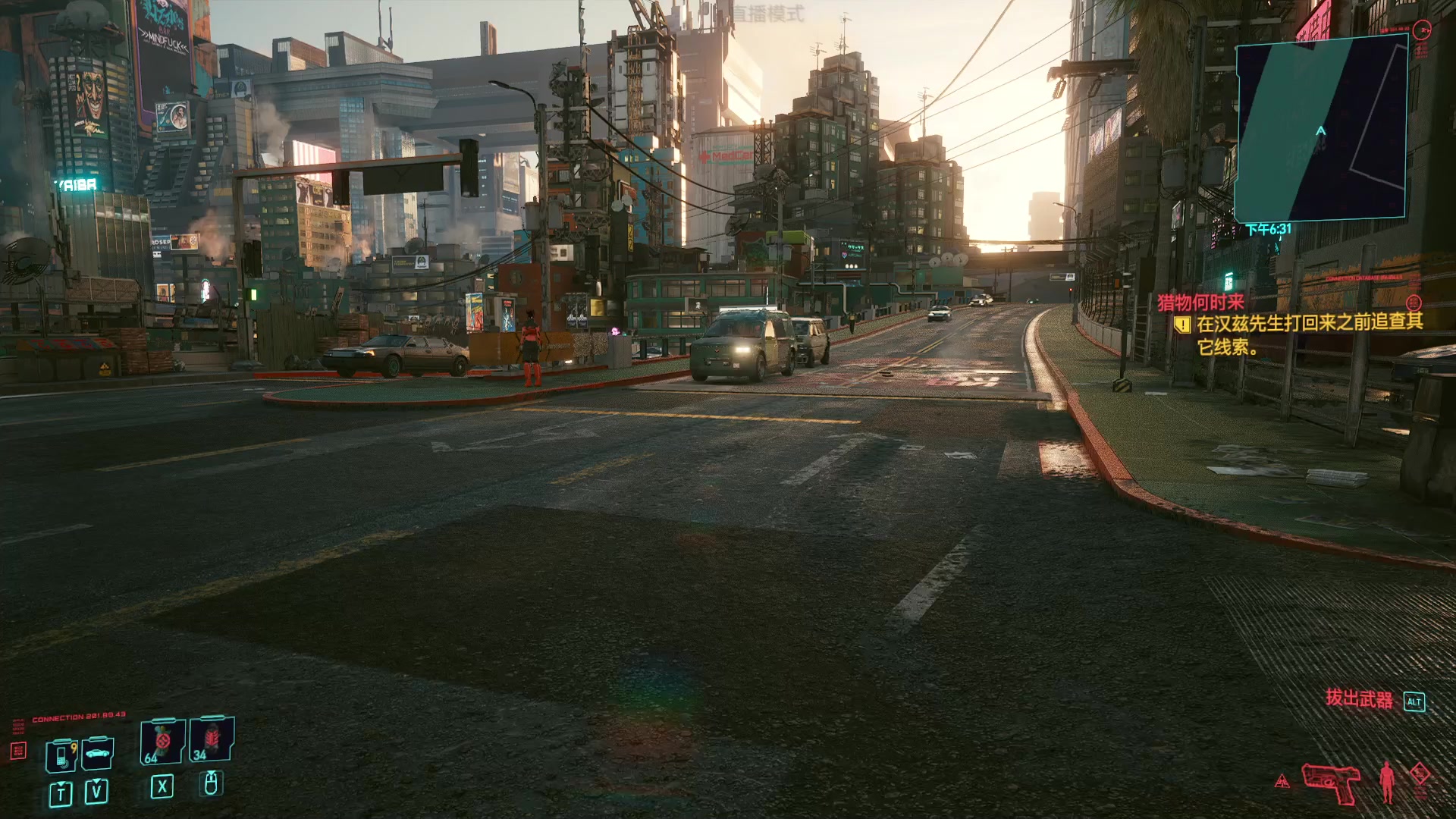Select the red pistol weapon icon
The width and height of the screenshot is (1456, 819).
(x=1331, y=783)
